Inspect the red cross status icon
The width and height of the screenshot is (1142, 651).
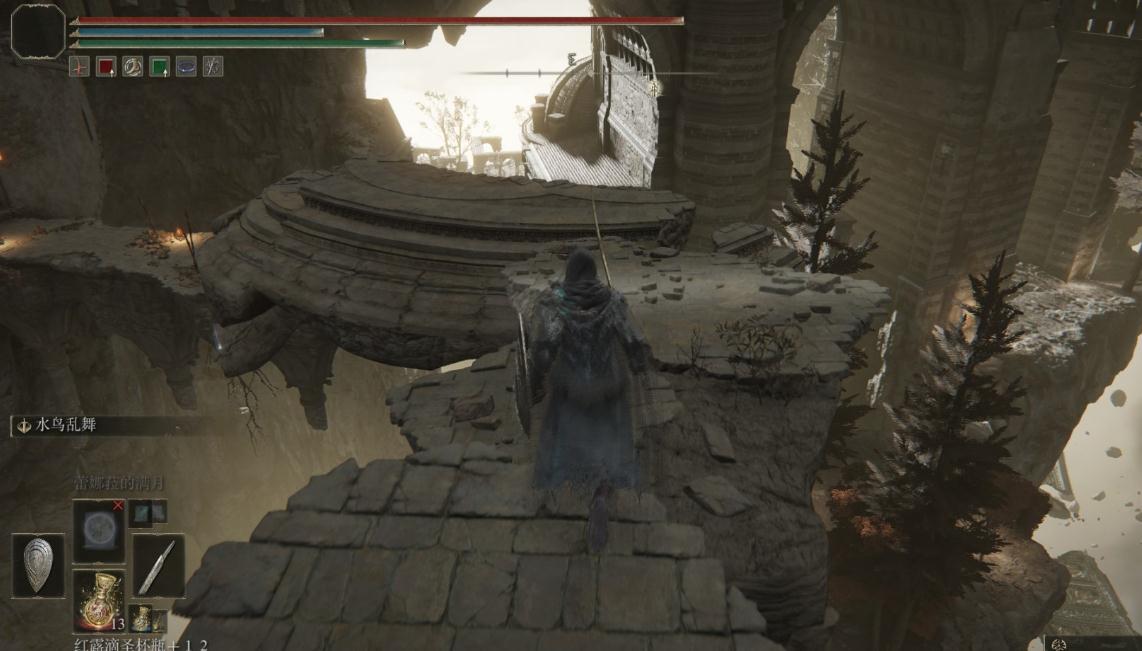79,67
